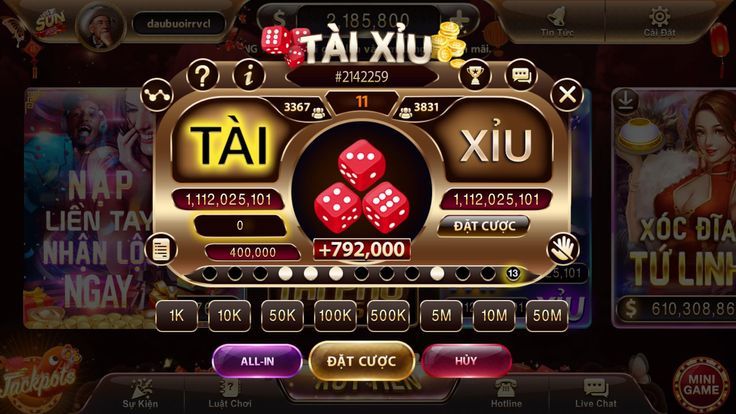This screenshot has height=414, width=736.
Task: Choose the 5M chip
Action: coord(441,315)
